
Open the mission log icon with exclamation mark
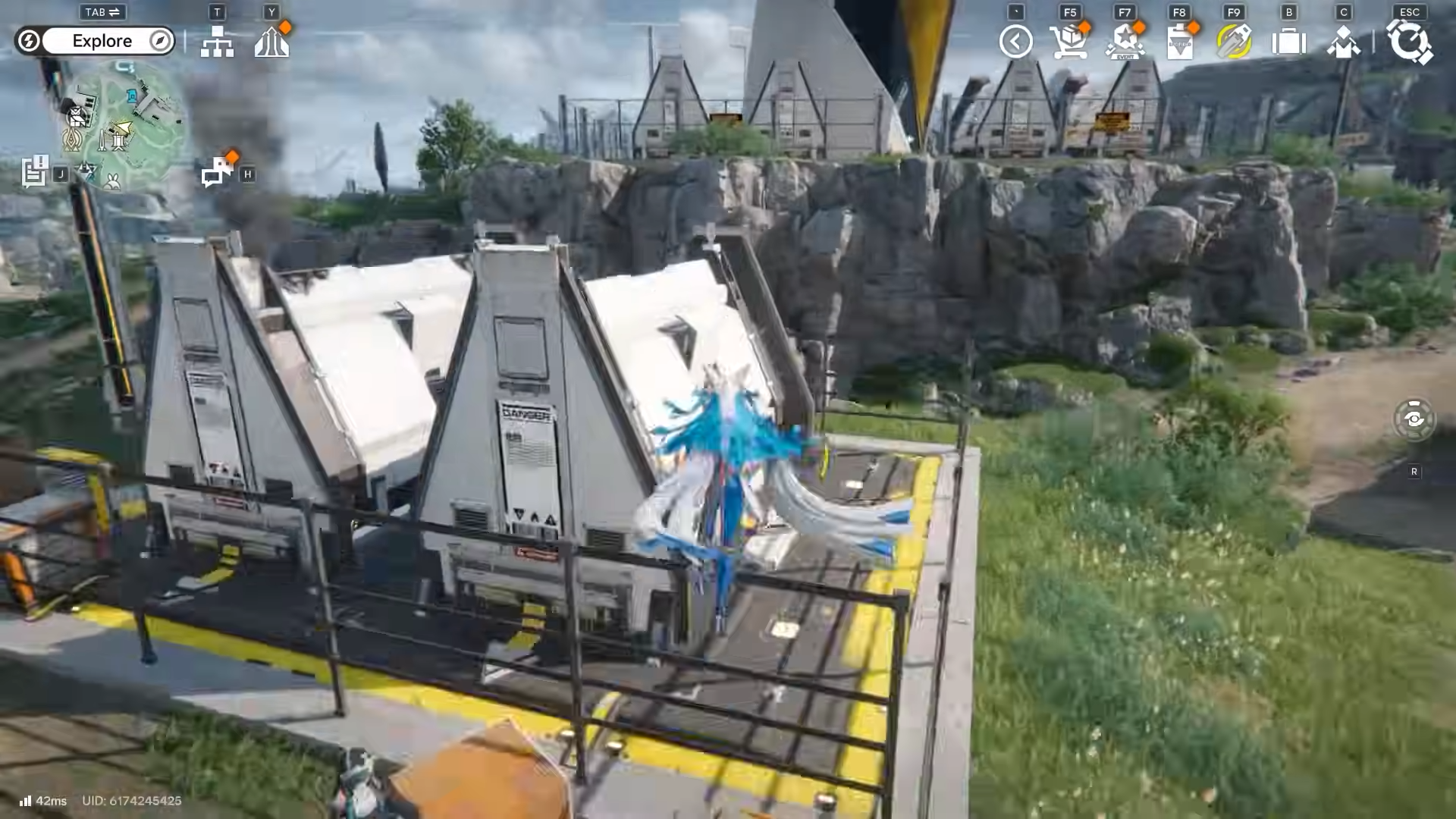click(34, 171)
